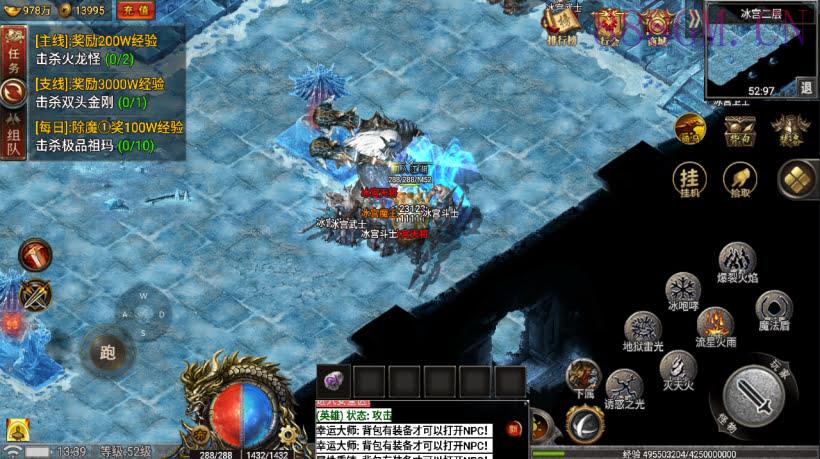This screenshot has width=820, height=459.
Task: Open the 背包 bag
Action: click(x=740, y=130)
